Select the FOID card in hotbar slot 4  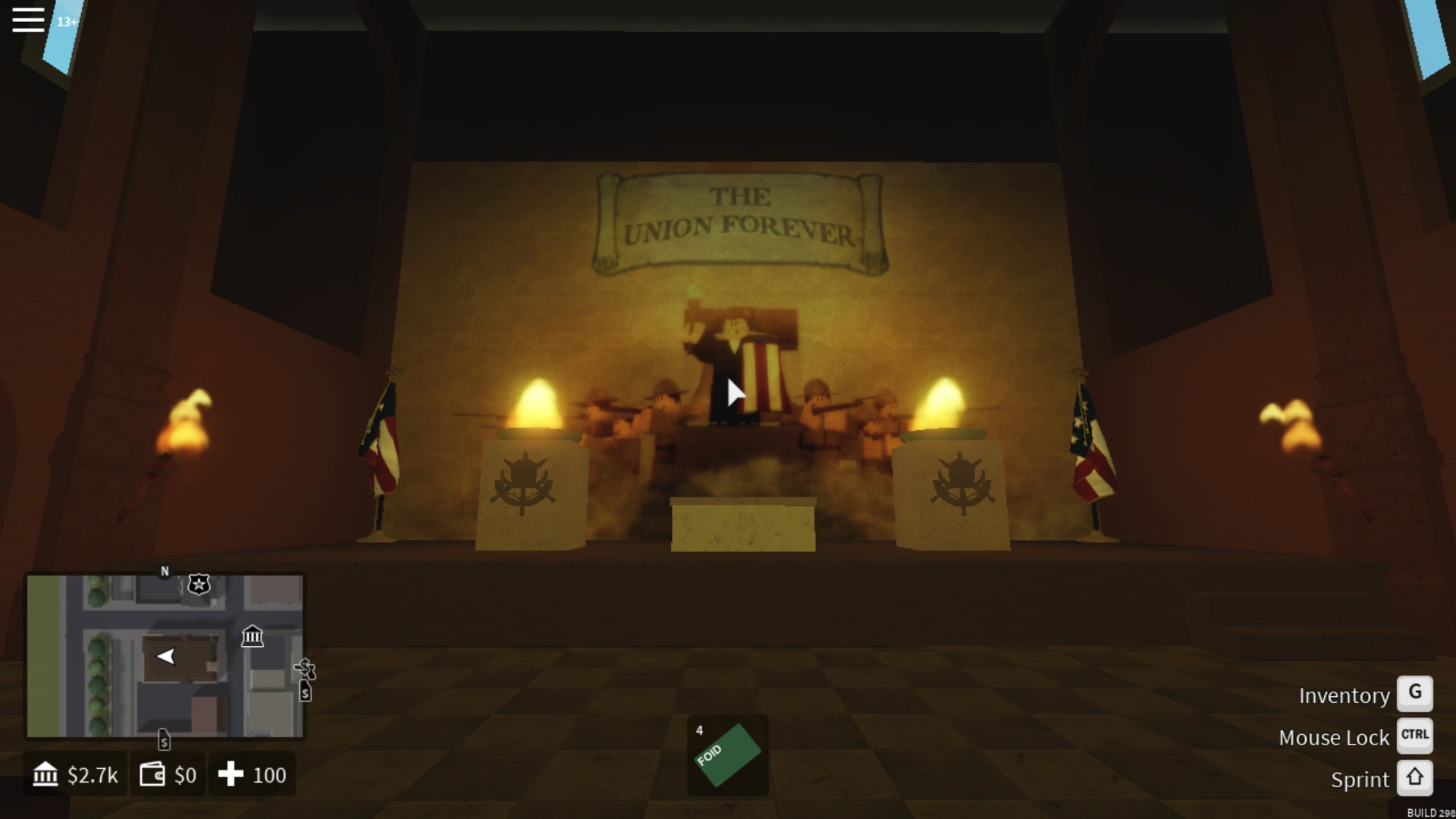tap(727, 755)
